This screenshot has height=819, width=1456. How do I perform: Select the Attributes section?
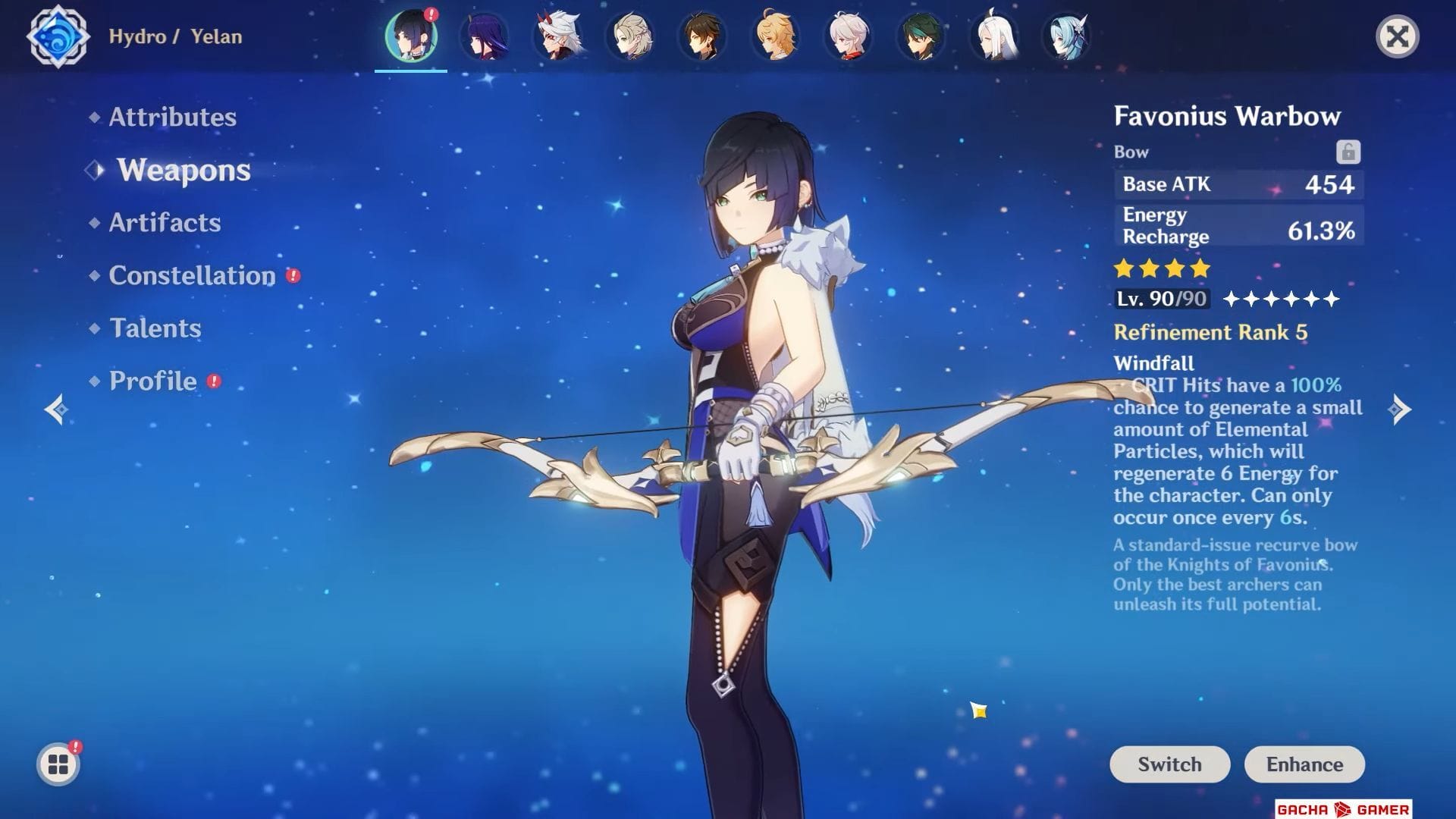(171, 117)
